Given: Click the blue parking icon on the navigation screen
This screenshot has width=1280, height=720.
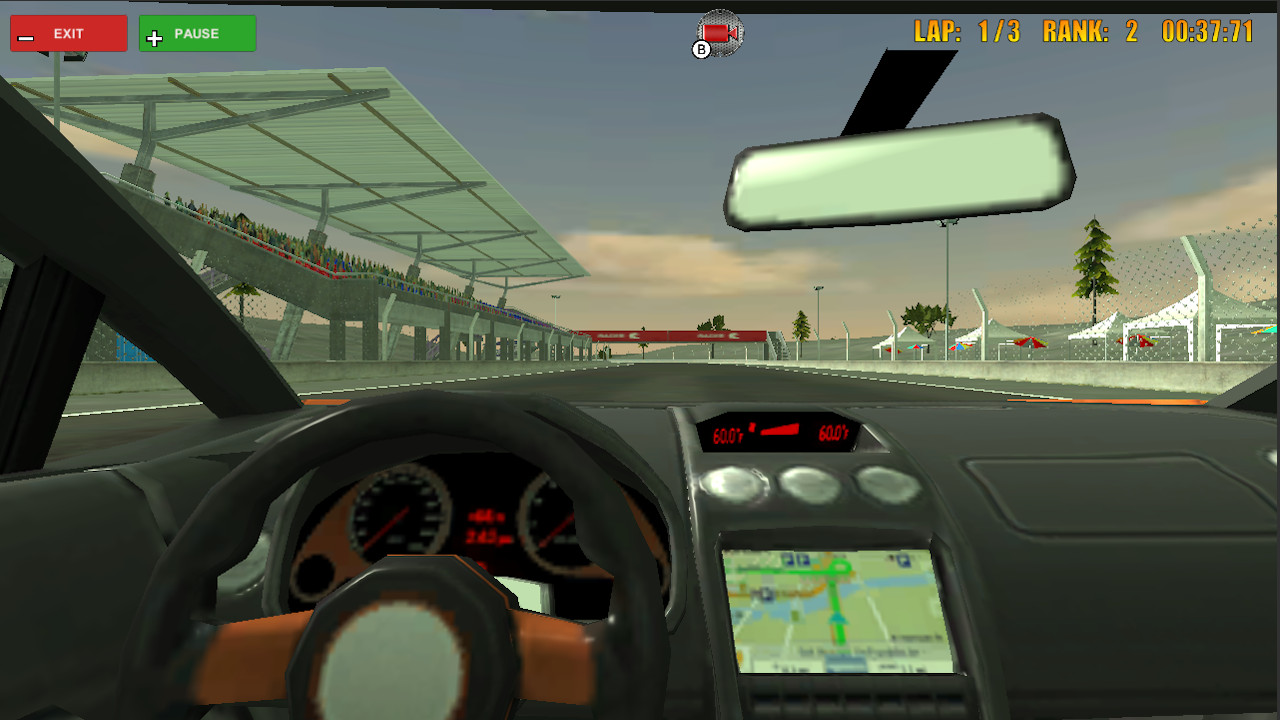Looking at the screenshot, I should (788, 559).
